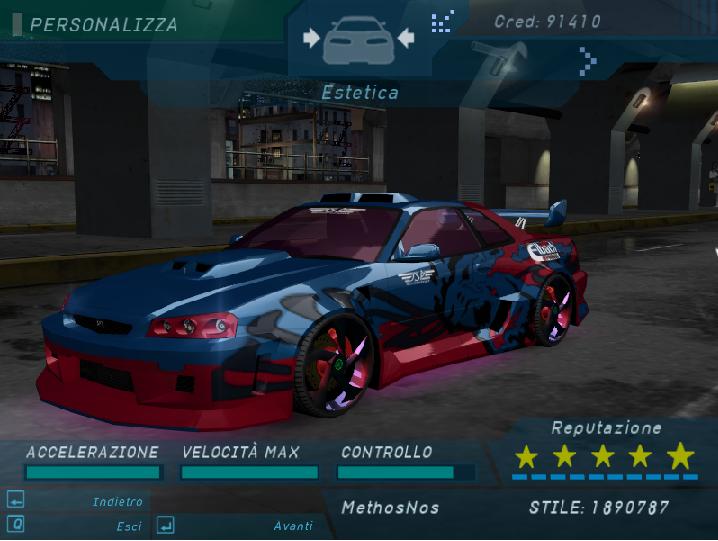Click the right arrow beside the car icon
Viewport: 718px width, 541px height.
(x=405, y=38)
